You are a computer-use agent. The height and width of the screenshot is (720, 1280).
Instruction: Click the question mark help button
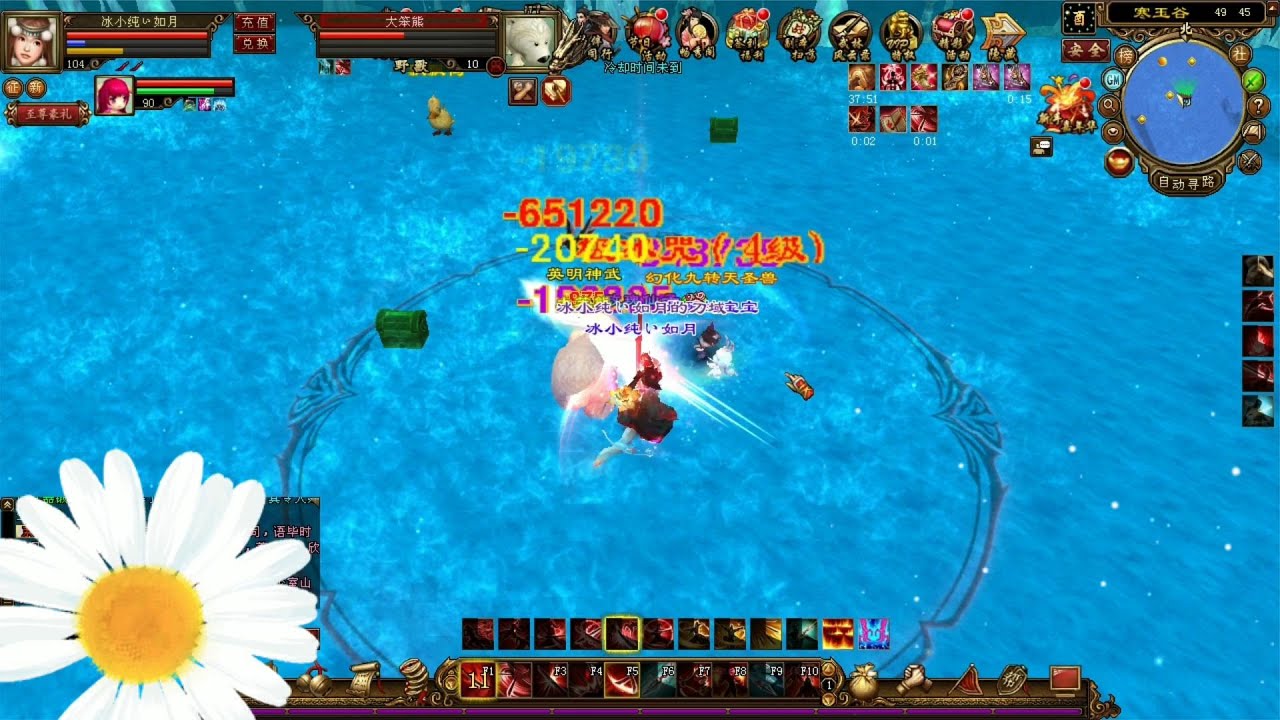click(1257, 105)
